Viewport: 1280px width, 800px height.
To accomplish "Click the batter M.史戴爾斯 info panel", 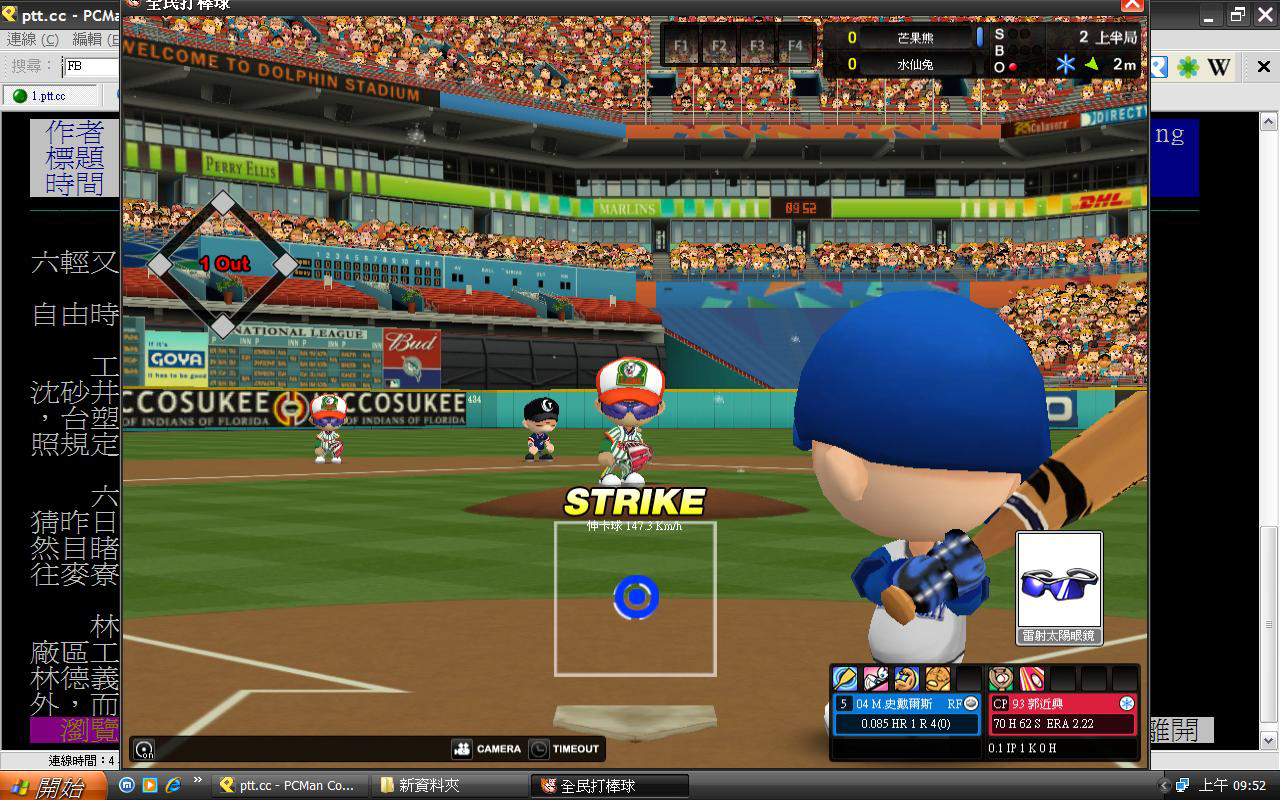I will [906, 714].
